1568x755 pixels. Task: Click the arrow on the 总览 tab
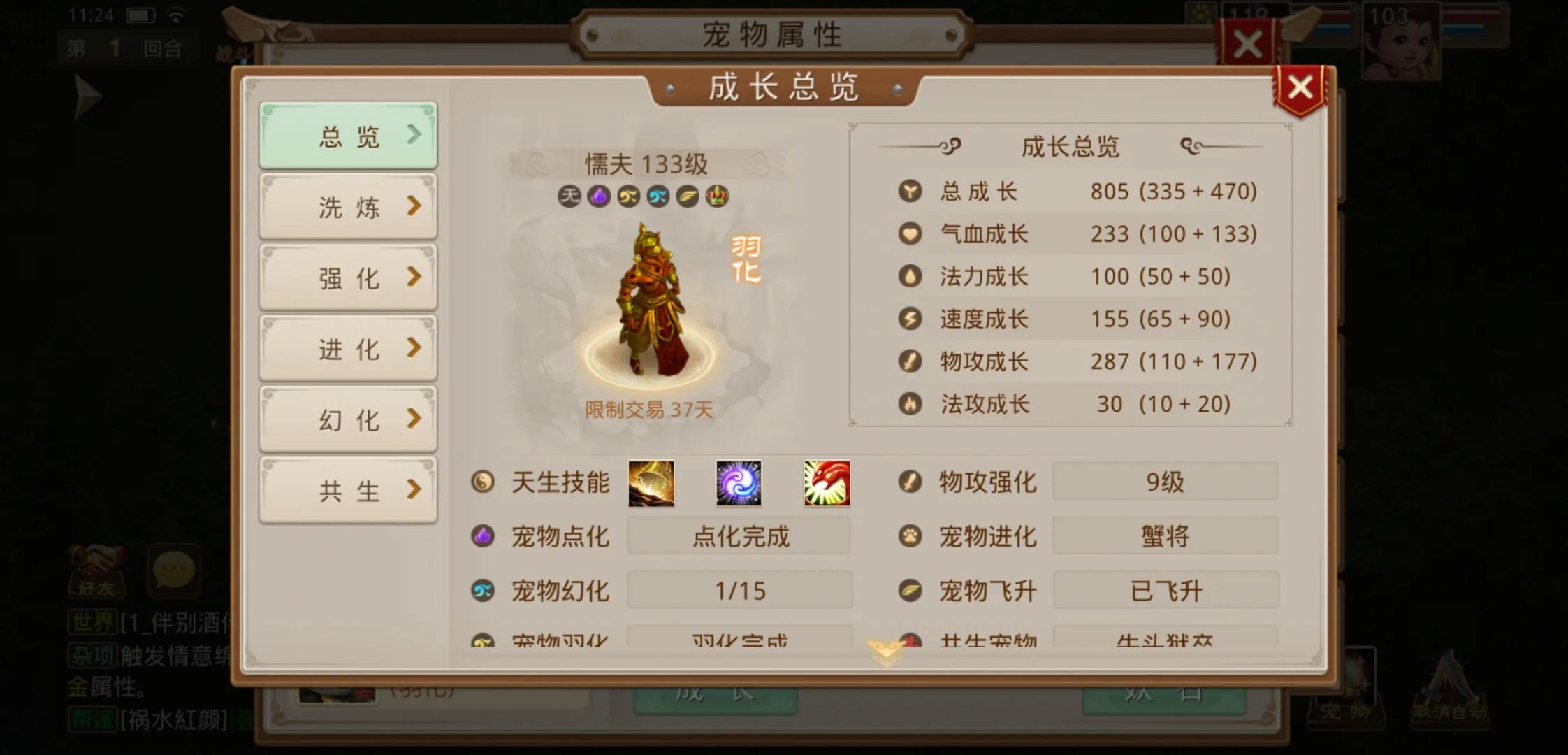415,134
